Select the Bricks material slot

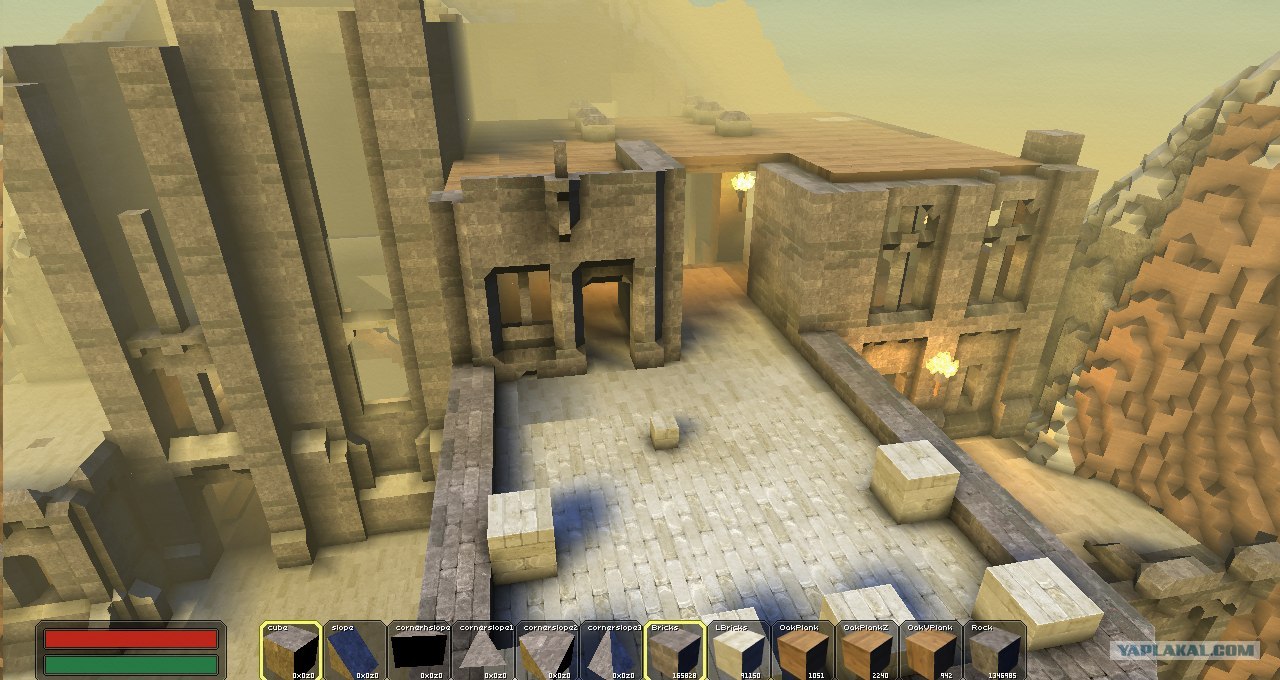coord(675,651)
